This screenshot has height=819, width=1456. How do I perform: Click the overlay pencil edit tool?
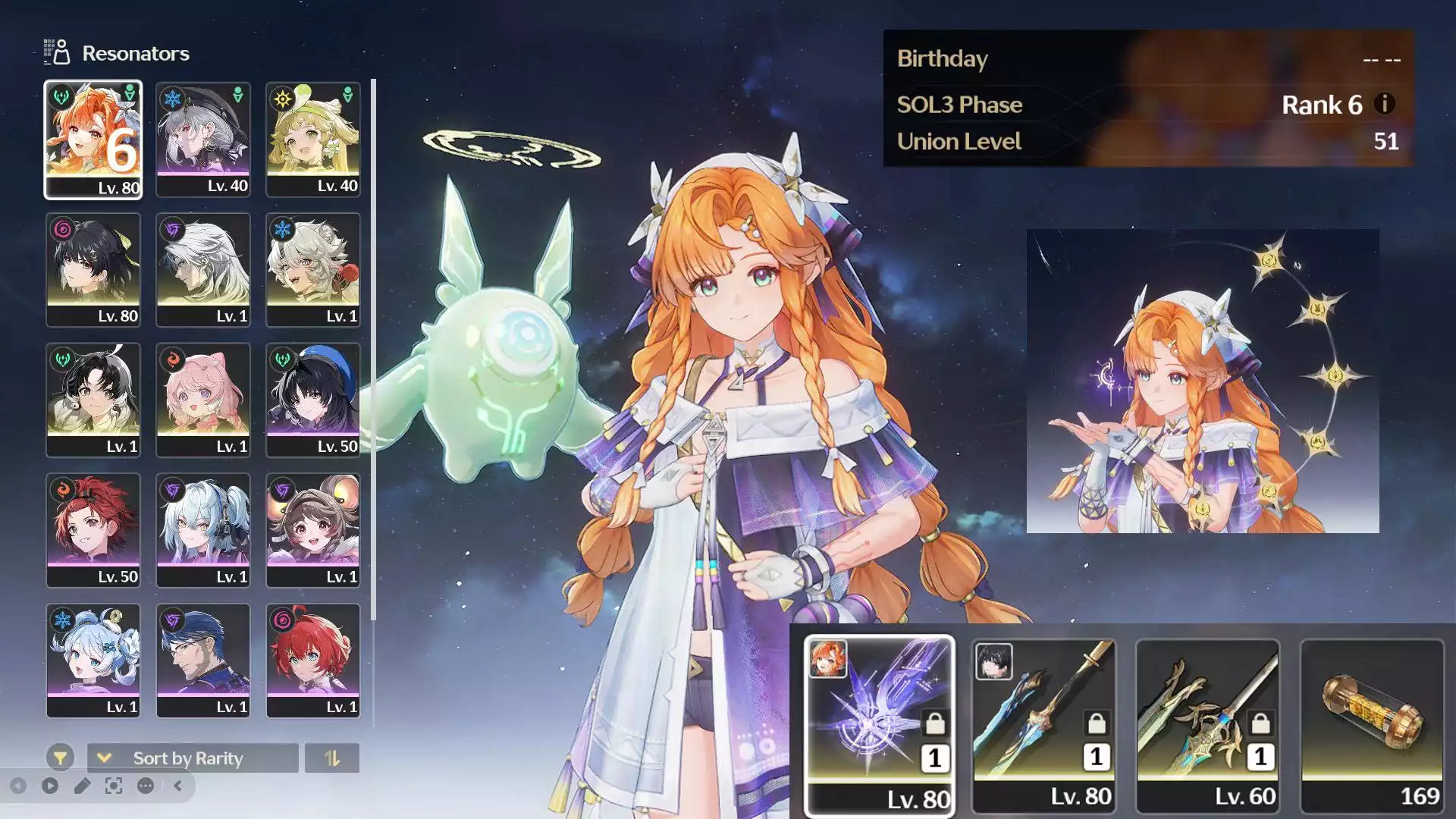tap(82, 786)
